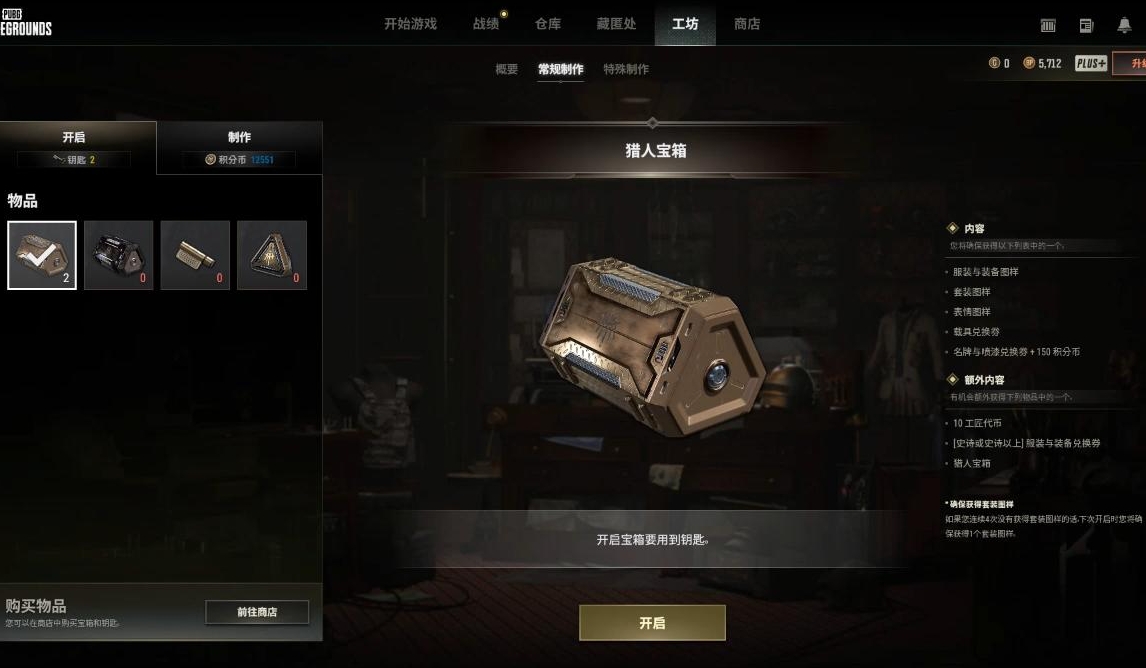Select the 常规制作 regular crafting sub-tab
This screenshot has height=668, width=1146.
(560, 69)
